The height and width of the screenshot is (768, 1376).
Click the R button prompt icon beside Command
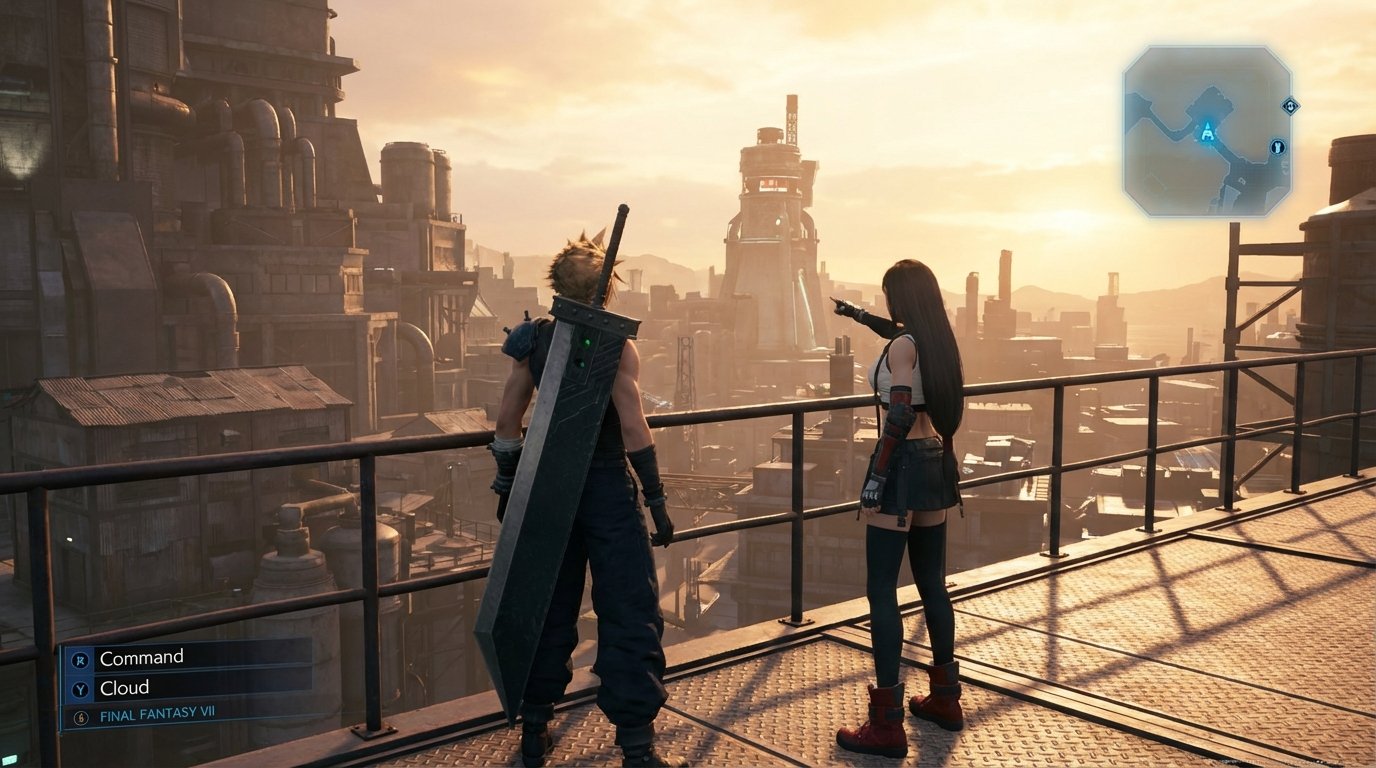tap(81, 660)
